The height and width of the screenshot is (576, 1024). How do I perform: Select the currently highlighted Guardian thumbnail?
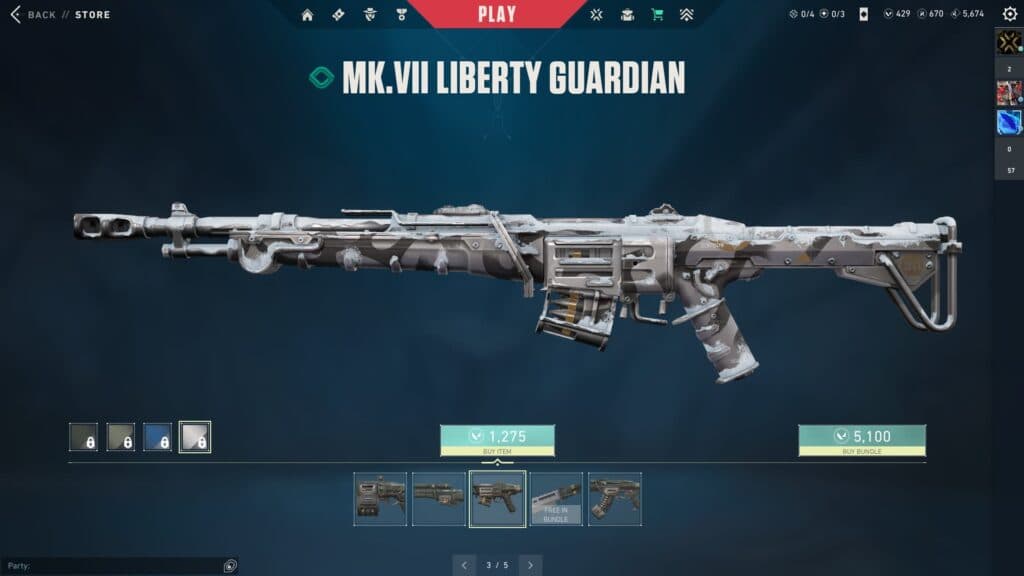497,498
